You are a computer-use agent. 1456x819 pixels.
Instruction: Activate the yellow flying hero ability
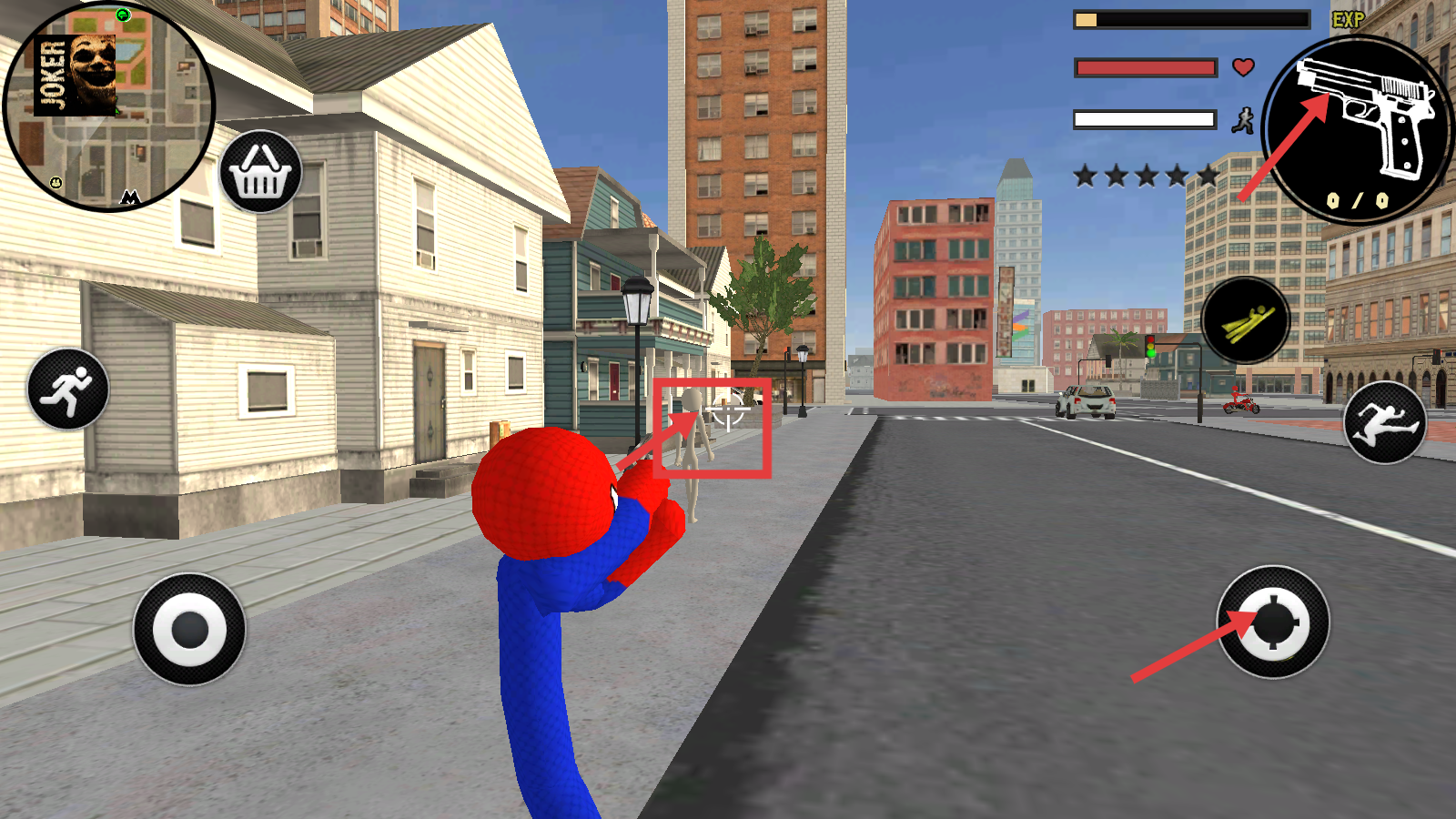1246,321
